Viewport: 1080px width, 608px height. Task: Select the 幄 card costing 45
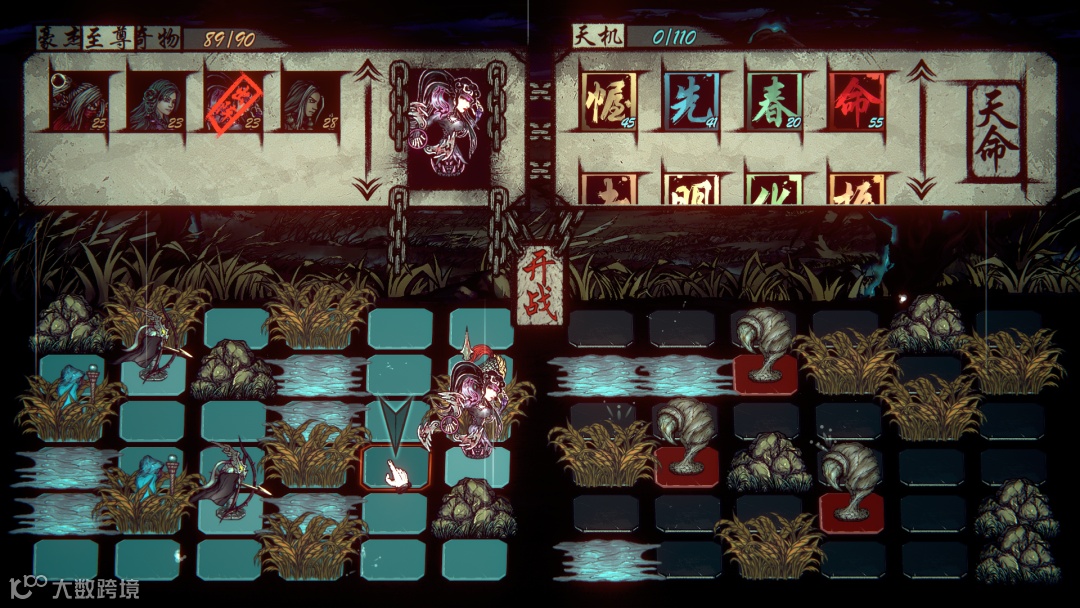tap(611, 100)
